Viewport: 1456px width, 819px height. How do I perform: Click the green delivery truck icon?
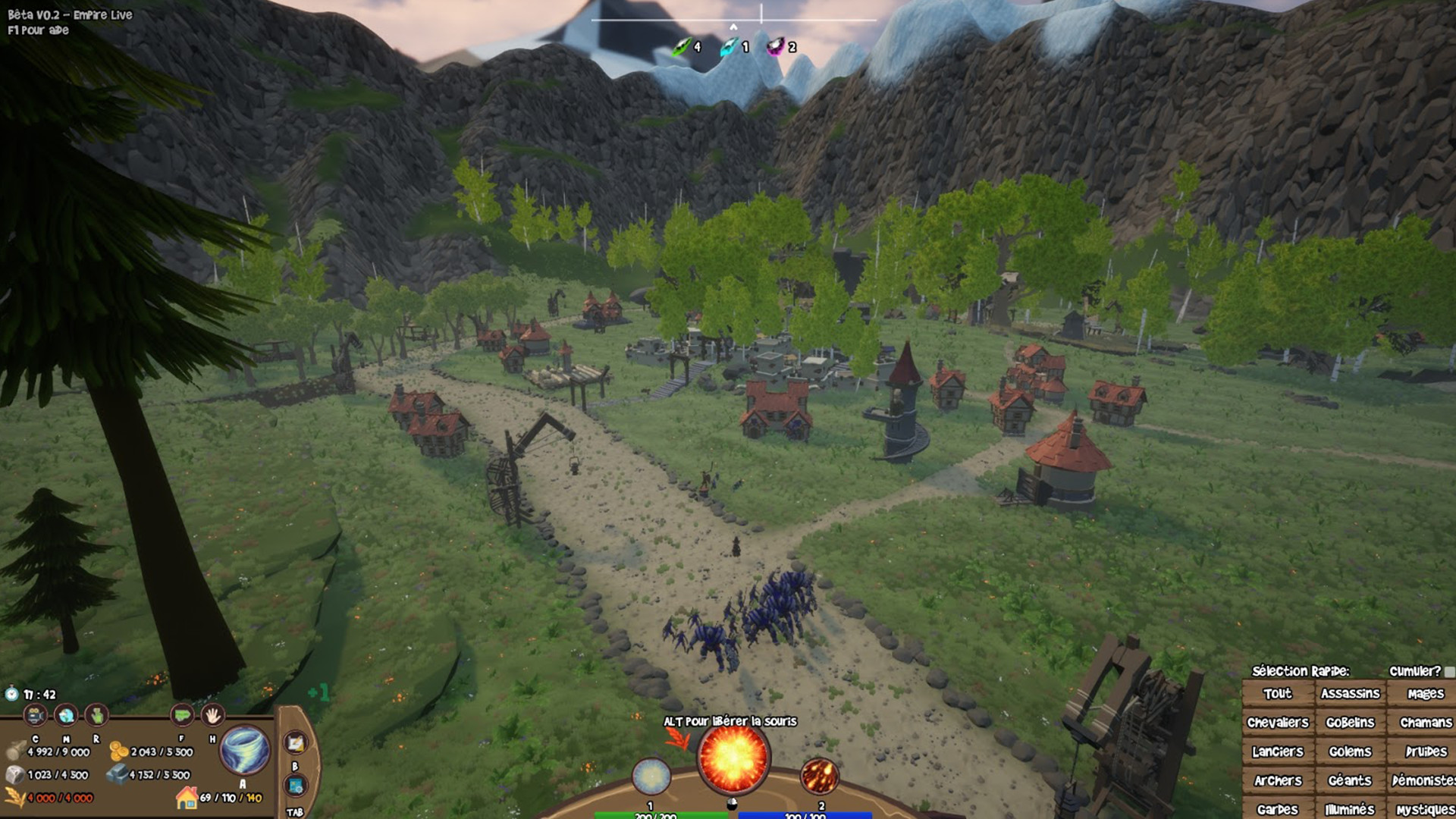(x=182, y=716)
